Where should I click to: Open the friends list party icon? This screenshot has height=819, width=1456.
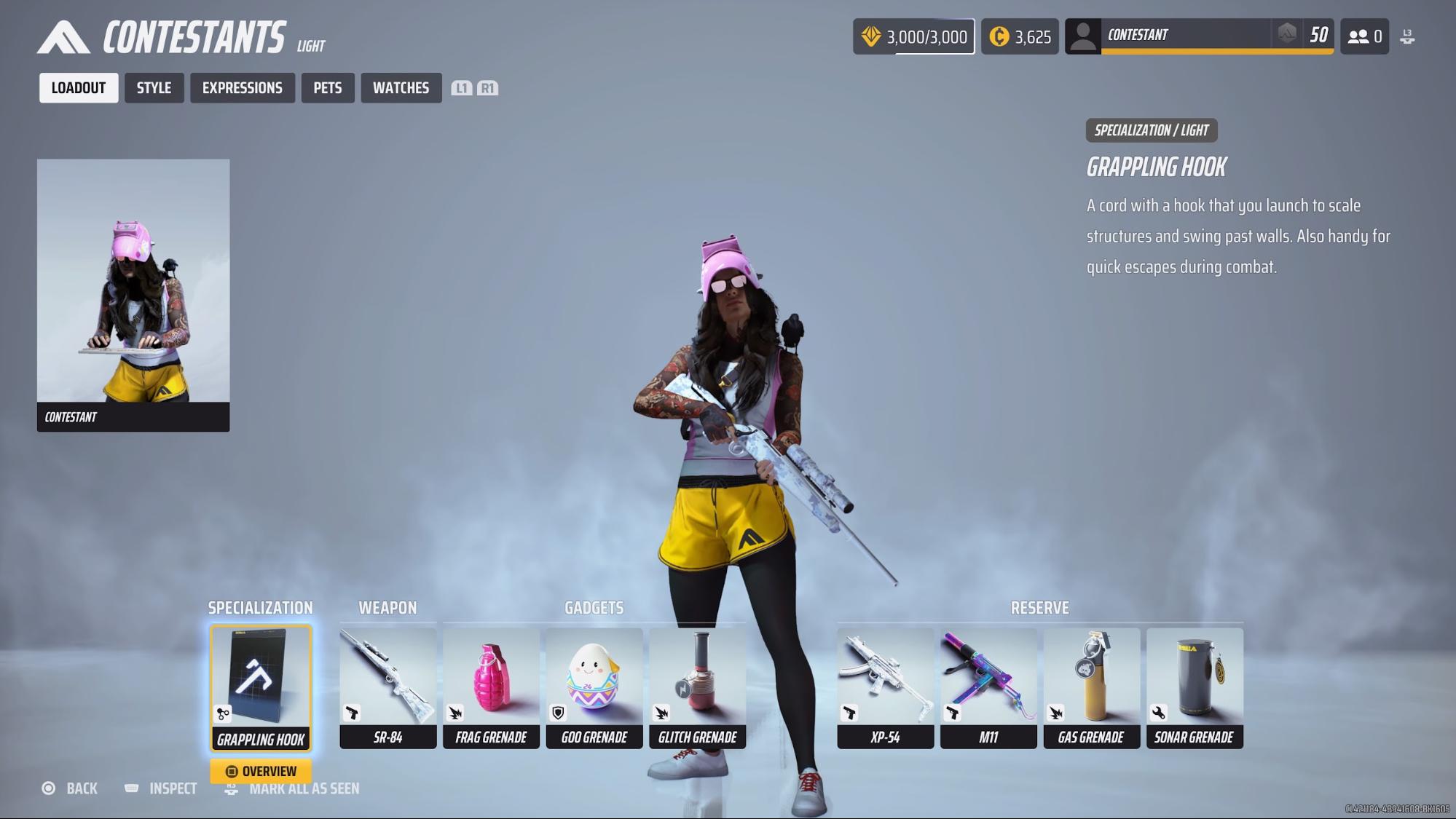(x=1364, y=36)
